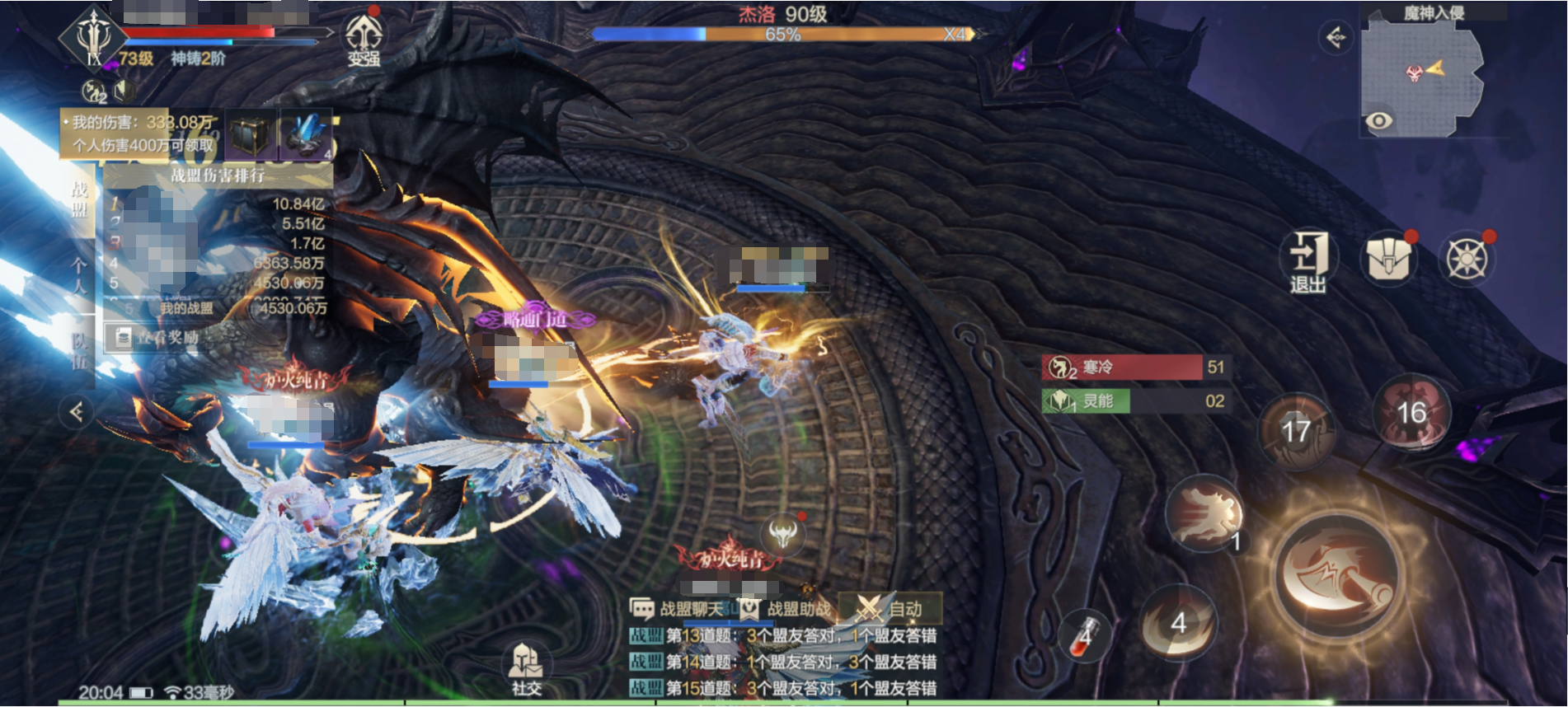Open the 社交 social menu
Image resolution: width=1568 pixels, height=707 pixels.
[526, 669]
